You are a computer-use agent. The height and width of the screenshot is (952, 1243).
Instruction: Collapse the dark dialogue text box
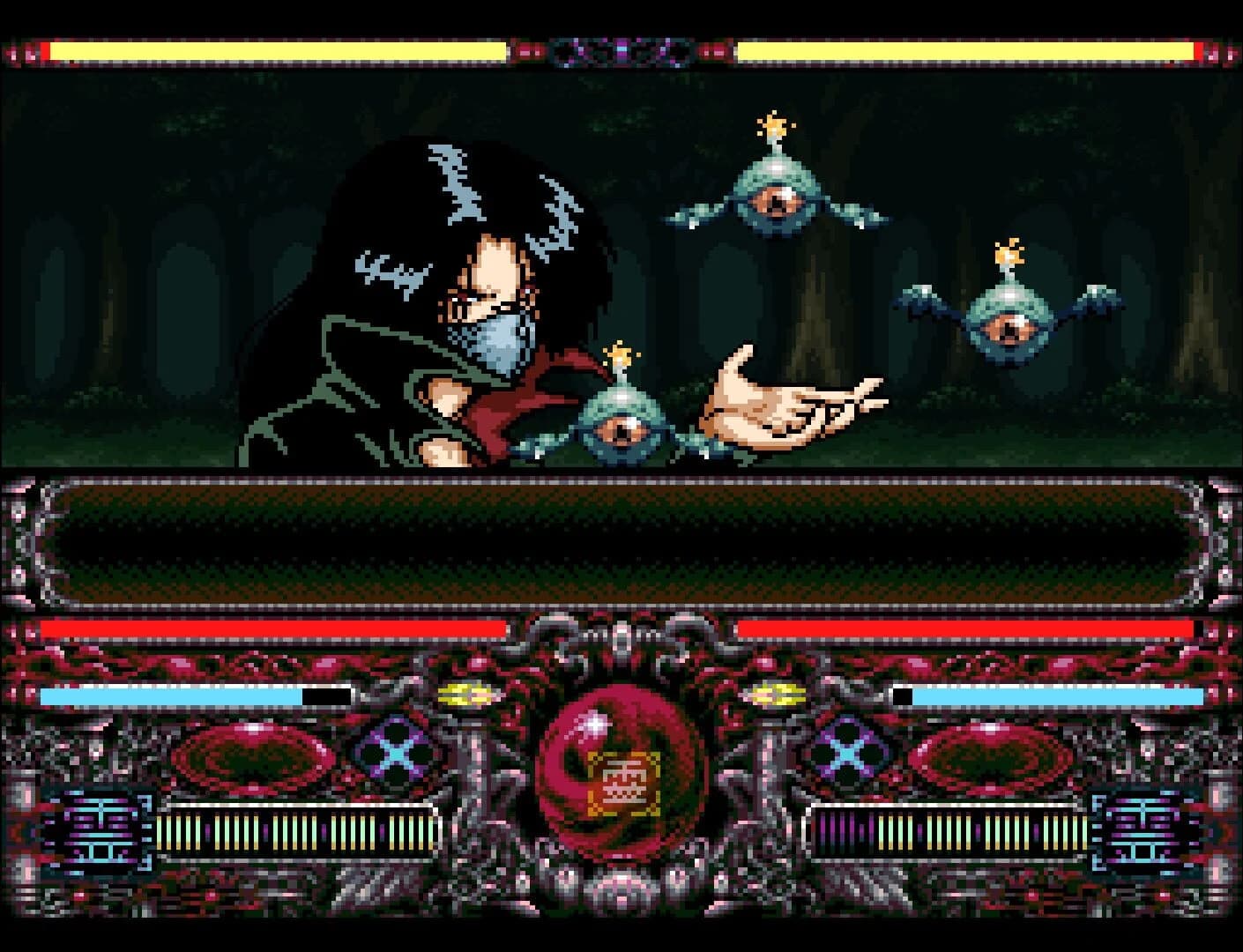coord(620,541)
